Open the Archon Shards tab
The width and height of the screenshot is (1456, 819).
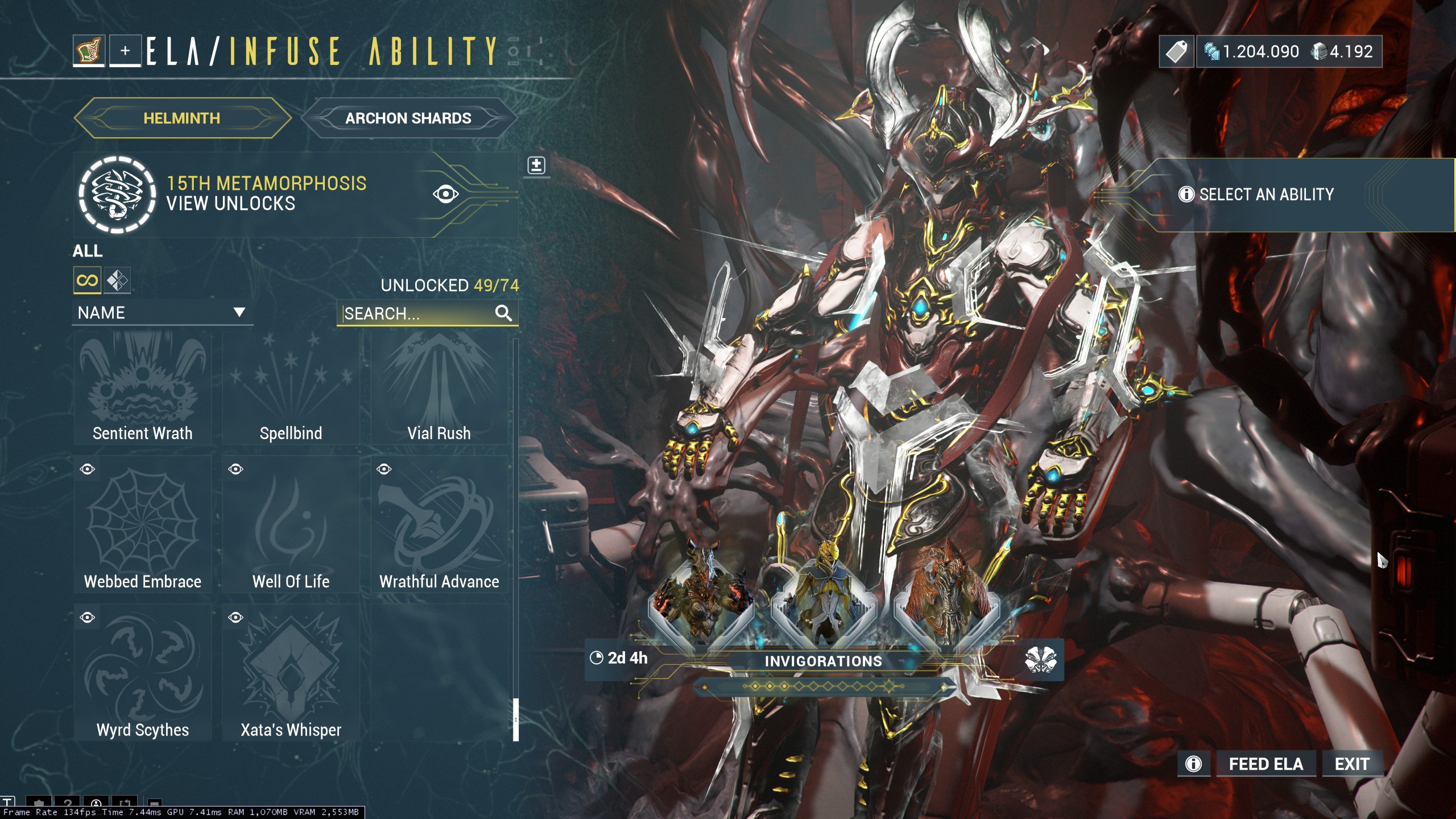pos(408,118)
